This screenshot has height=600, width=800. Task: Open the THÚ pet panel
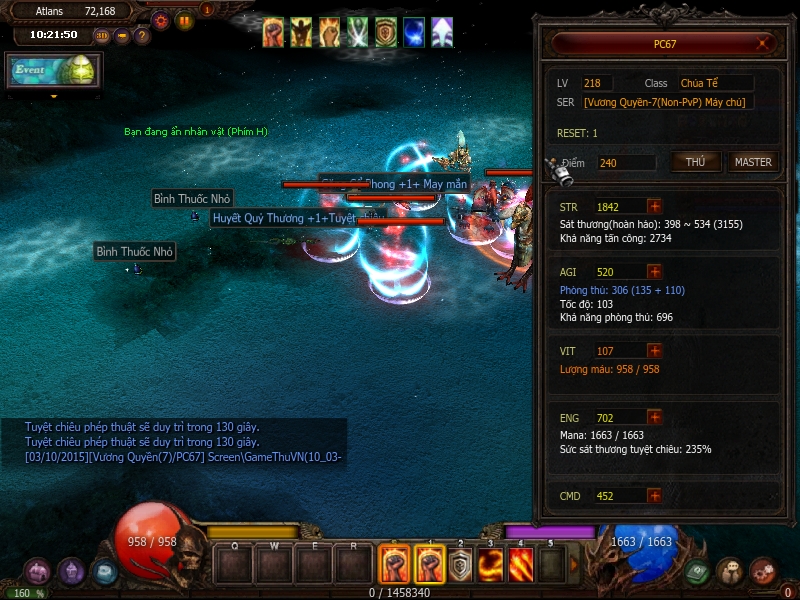[696, 162]
